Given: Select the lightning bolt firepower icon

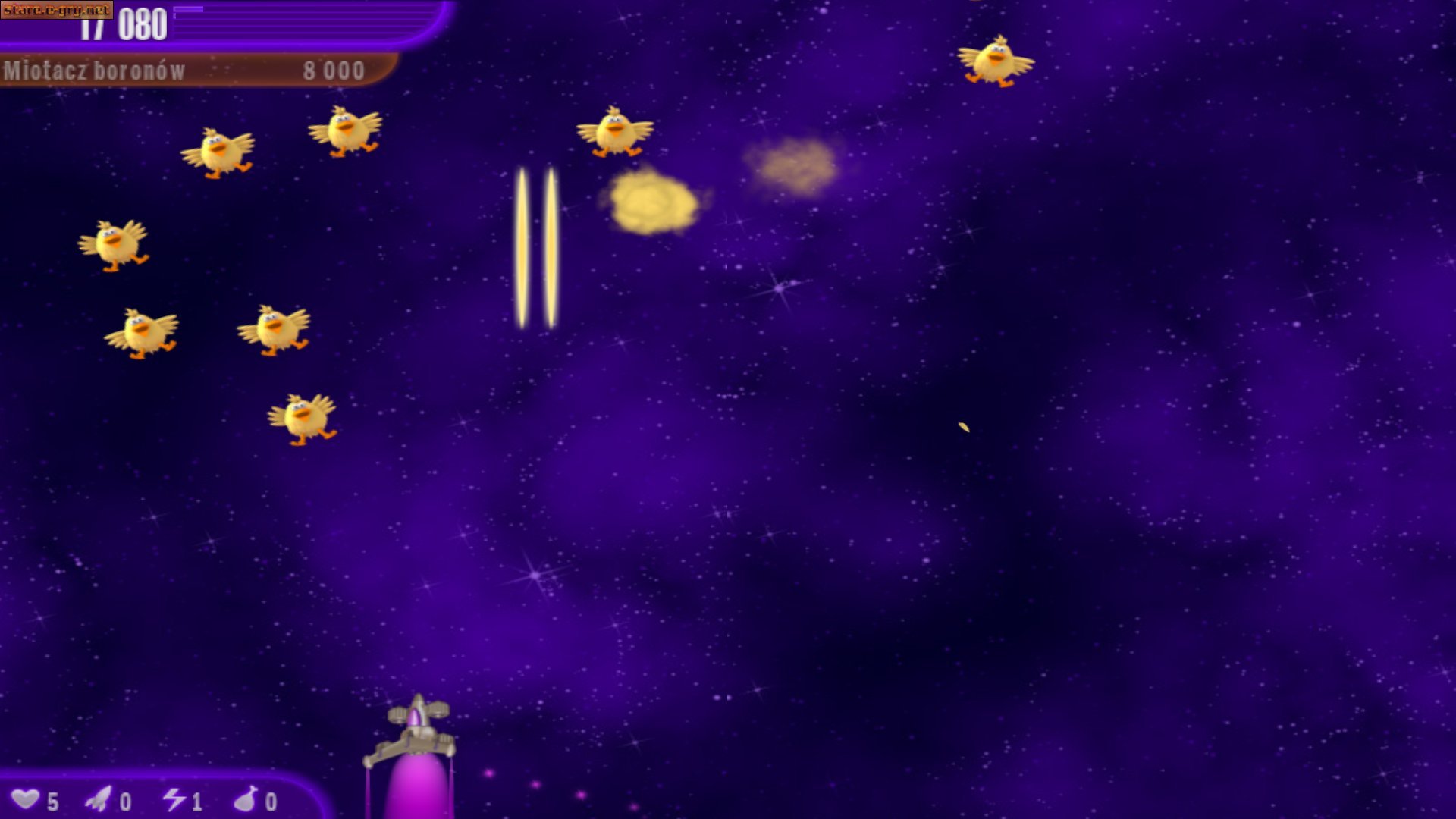Looking at the screenshot, I should (x=174, y=799).
